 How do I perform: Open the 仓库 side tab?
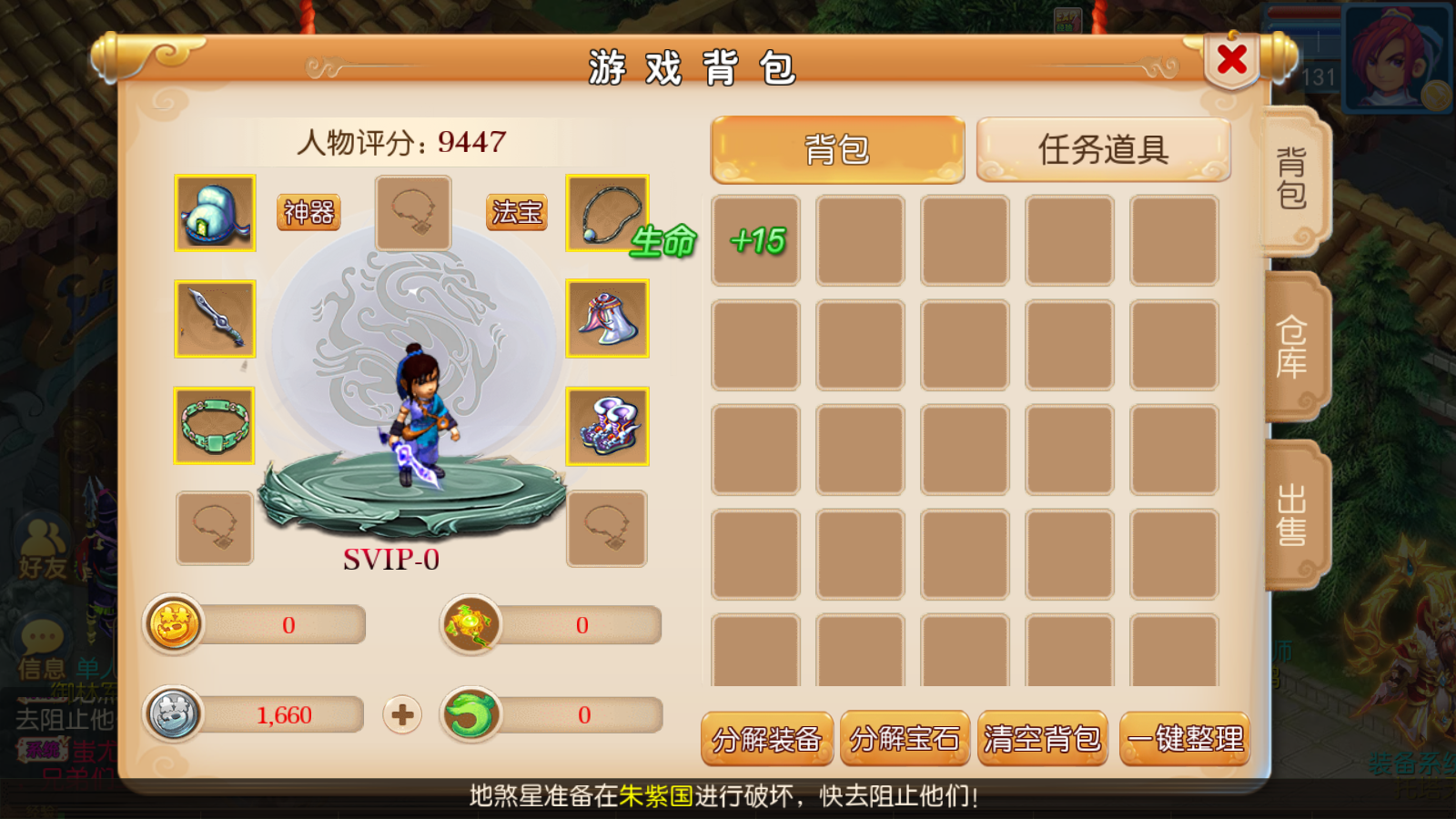point(1292,348)
